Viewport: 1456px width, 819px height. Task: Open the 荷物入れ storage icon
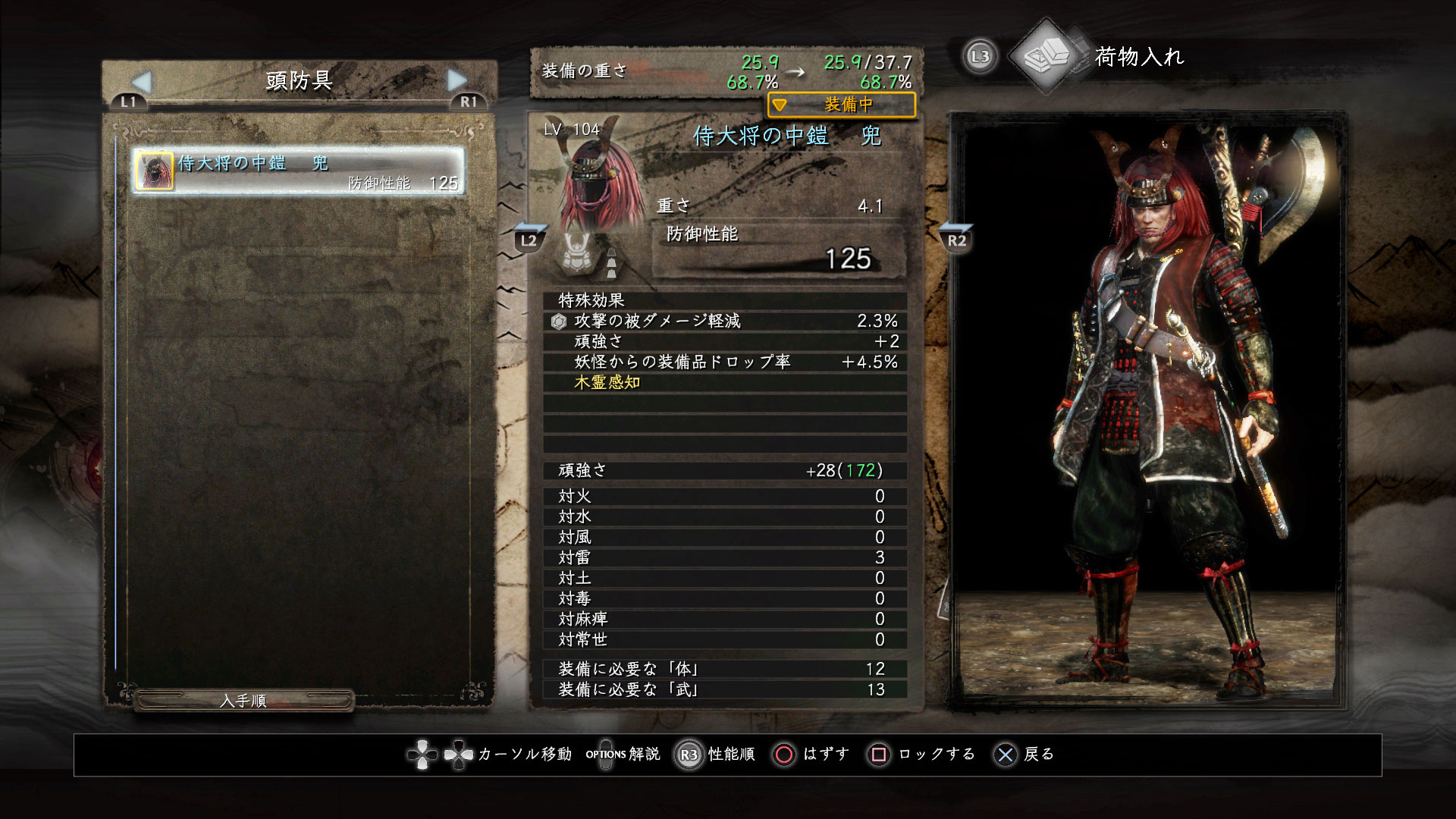tap(1047, 55)
